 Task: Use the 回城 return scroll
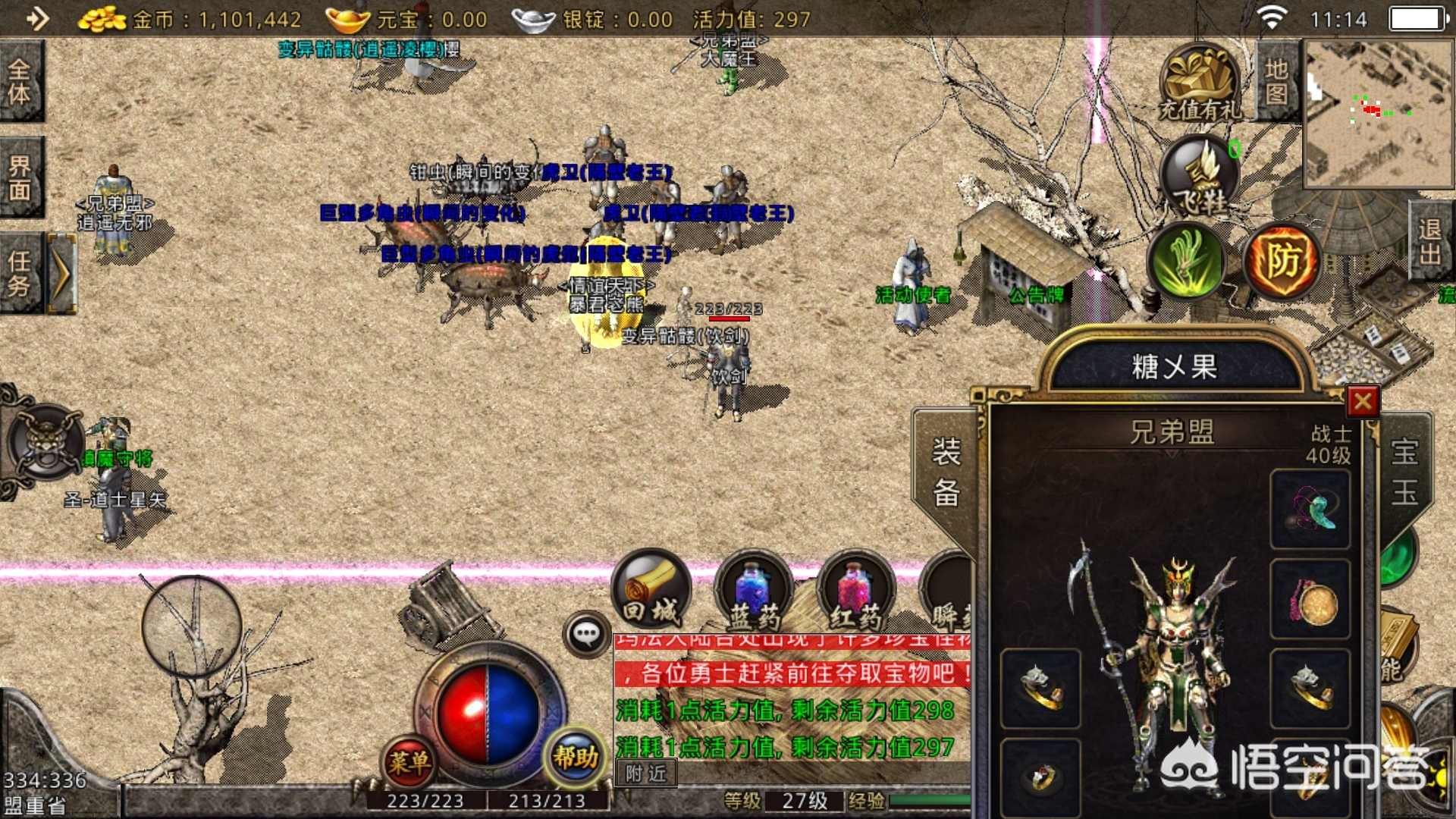click(x=651, y=590)
